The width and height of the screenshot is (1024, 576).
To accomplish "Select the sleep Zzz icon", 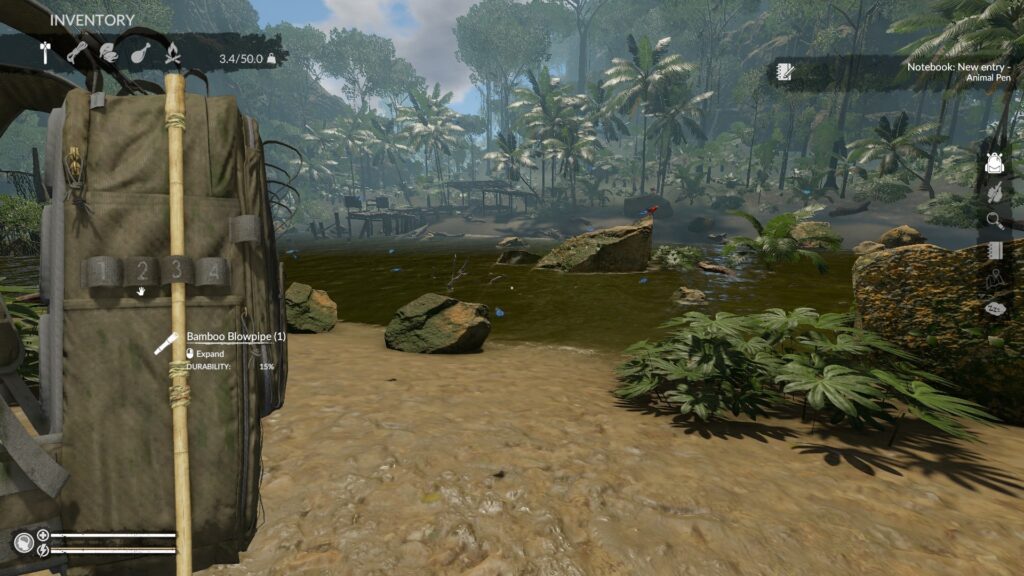I will (x=994, y=310).
